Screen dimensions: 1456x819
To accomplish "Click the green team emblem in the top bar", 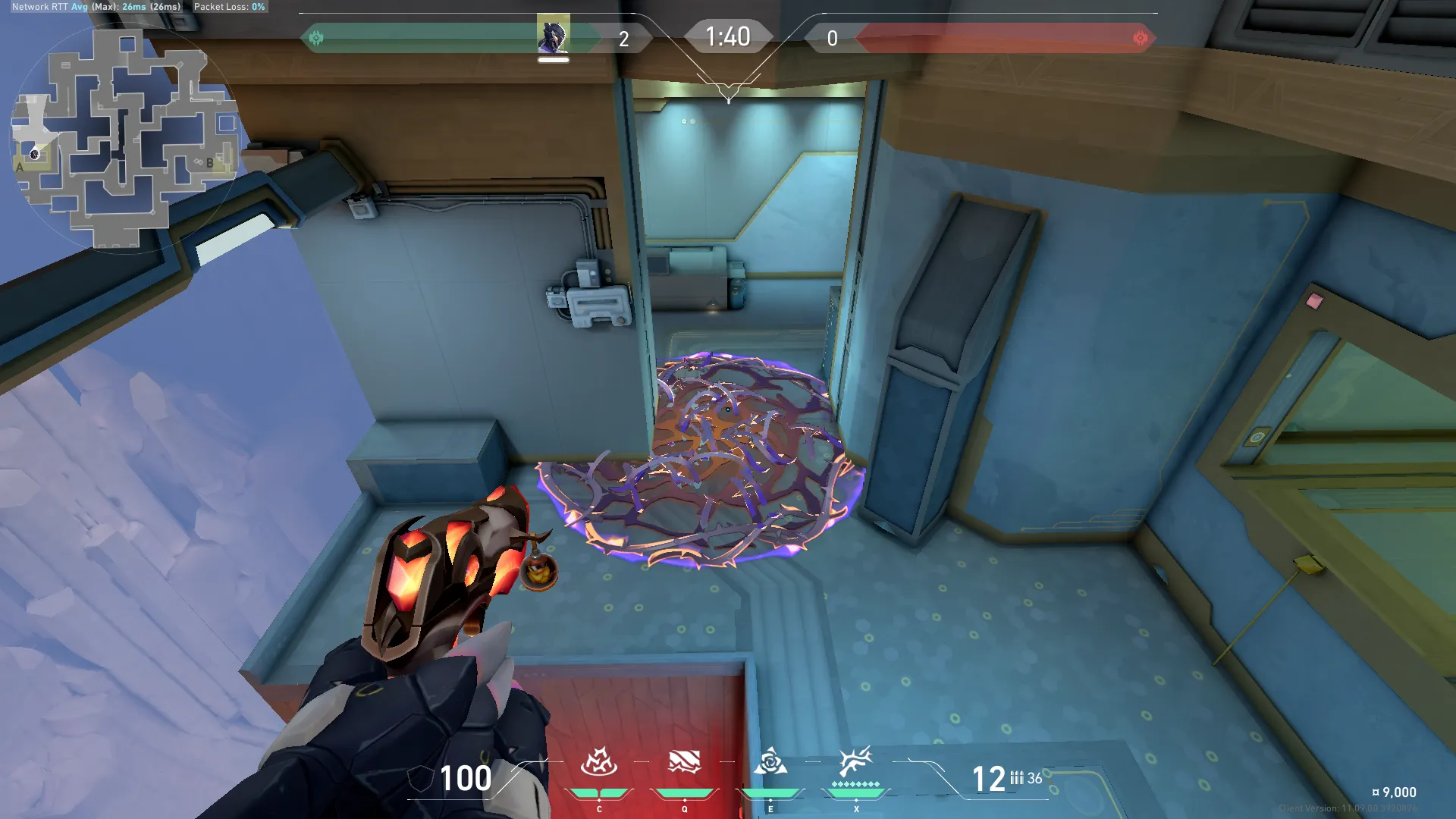I will [x=316, y=38].
